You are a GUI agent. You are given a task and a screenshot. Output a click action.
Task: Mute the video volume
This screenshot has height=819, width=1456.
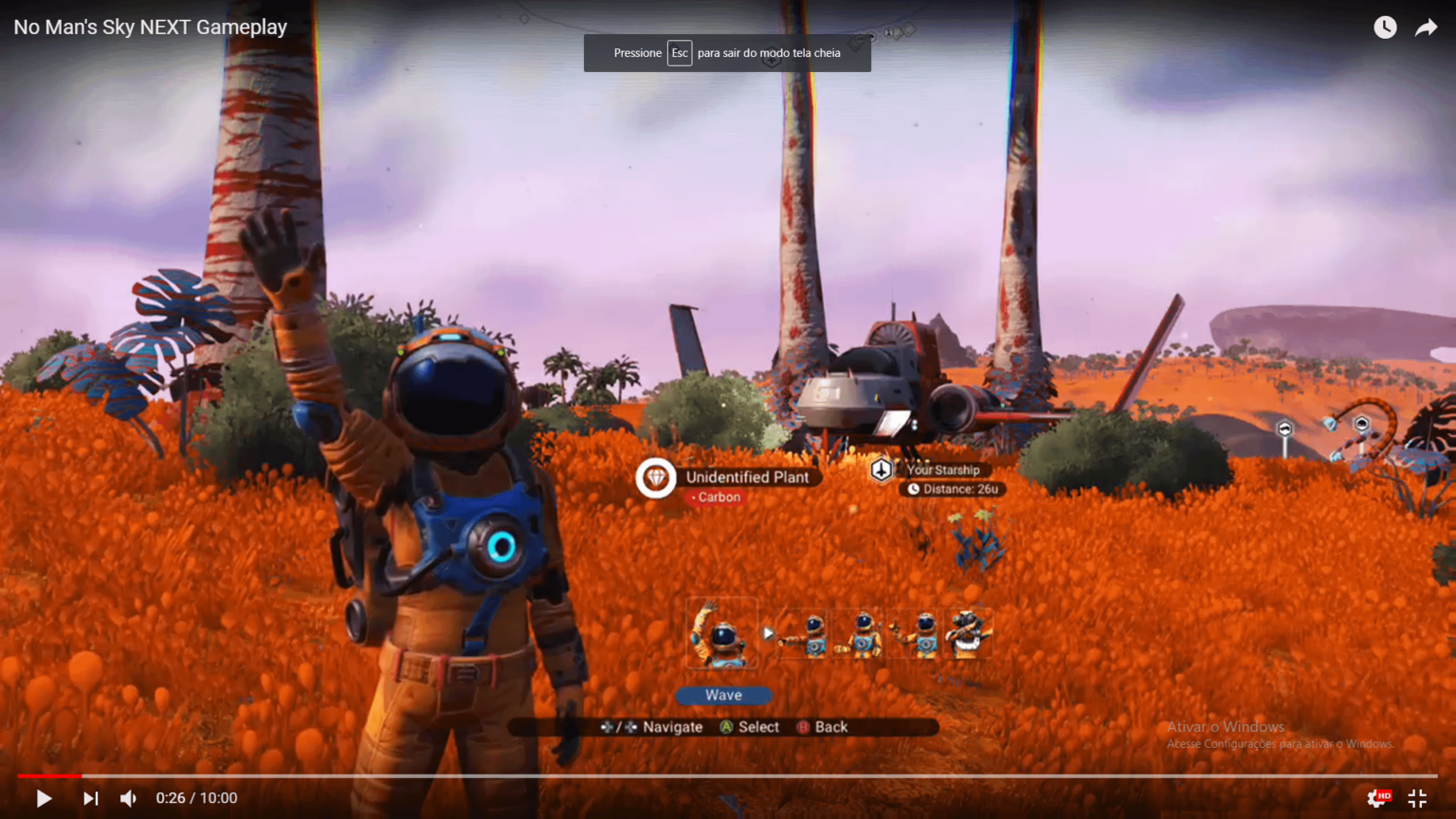click(129, 798)
